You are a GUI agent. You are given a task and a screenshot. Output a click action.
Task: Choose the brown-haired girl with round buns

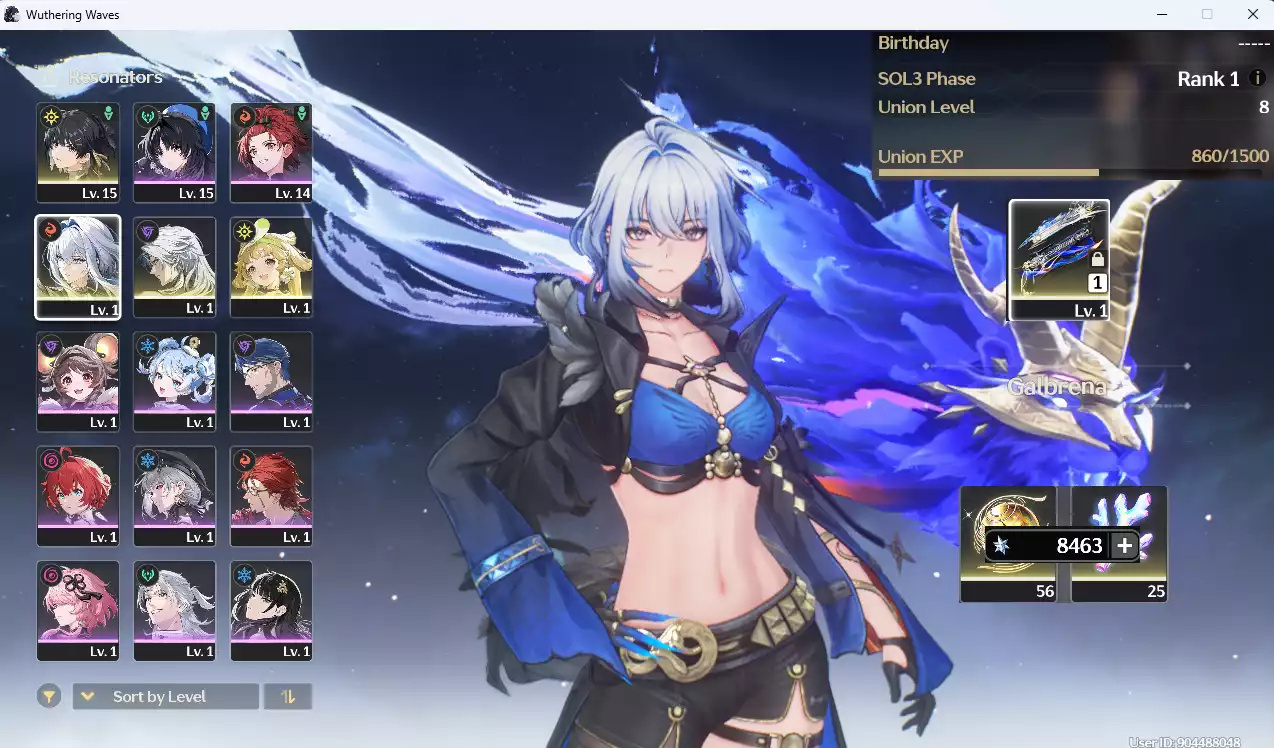tap(78, 381)
